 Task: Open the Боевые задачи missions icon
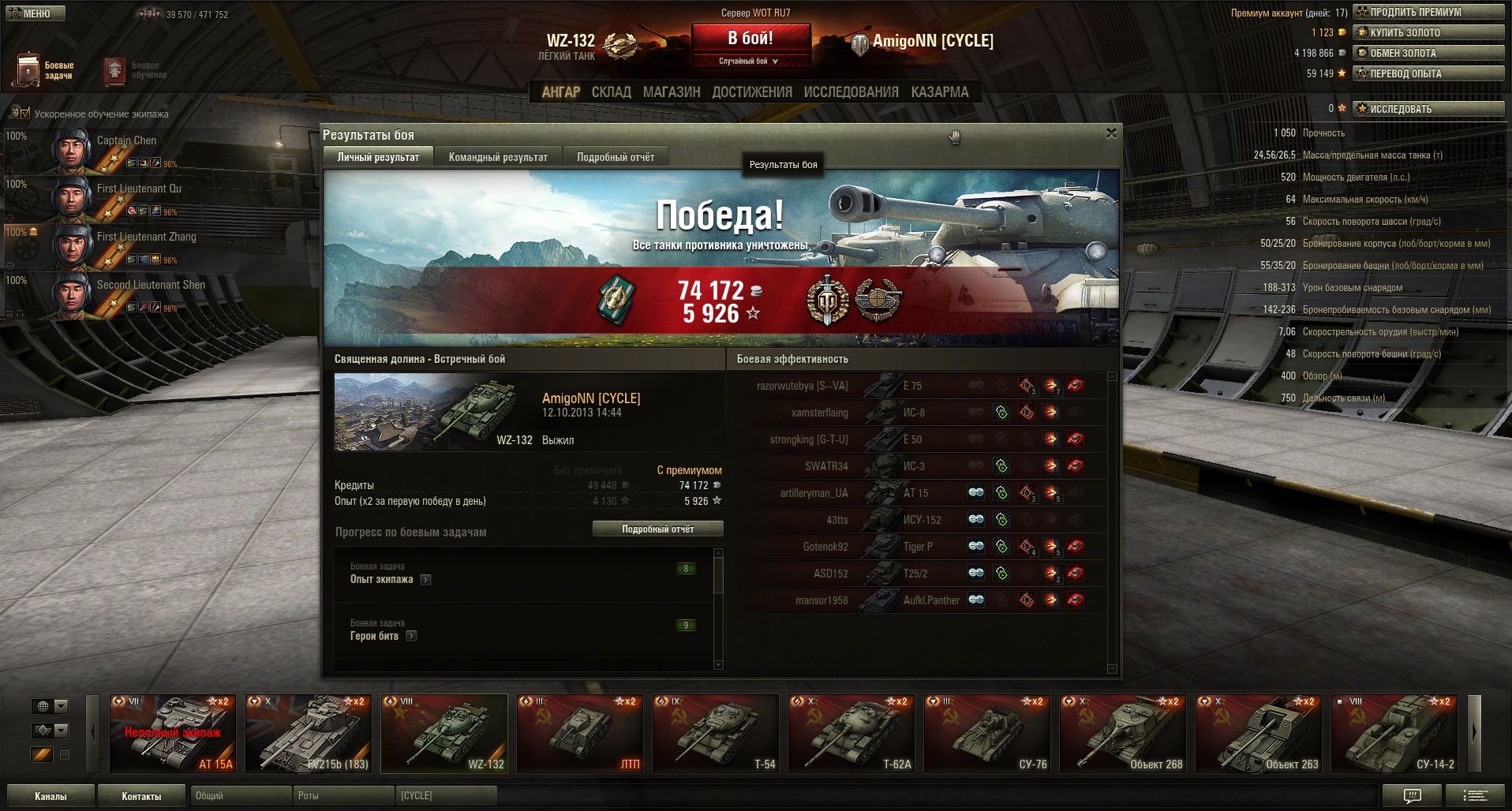pos(28,70)
